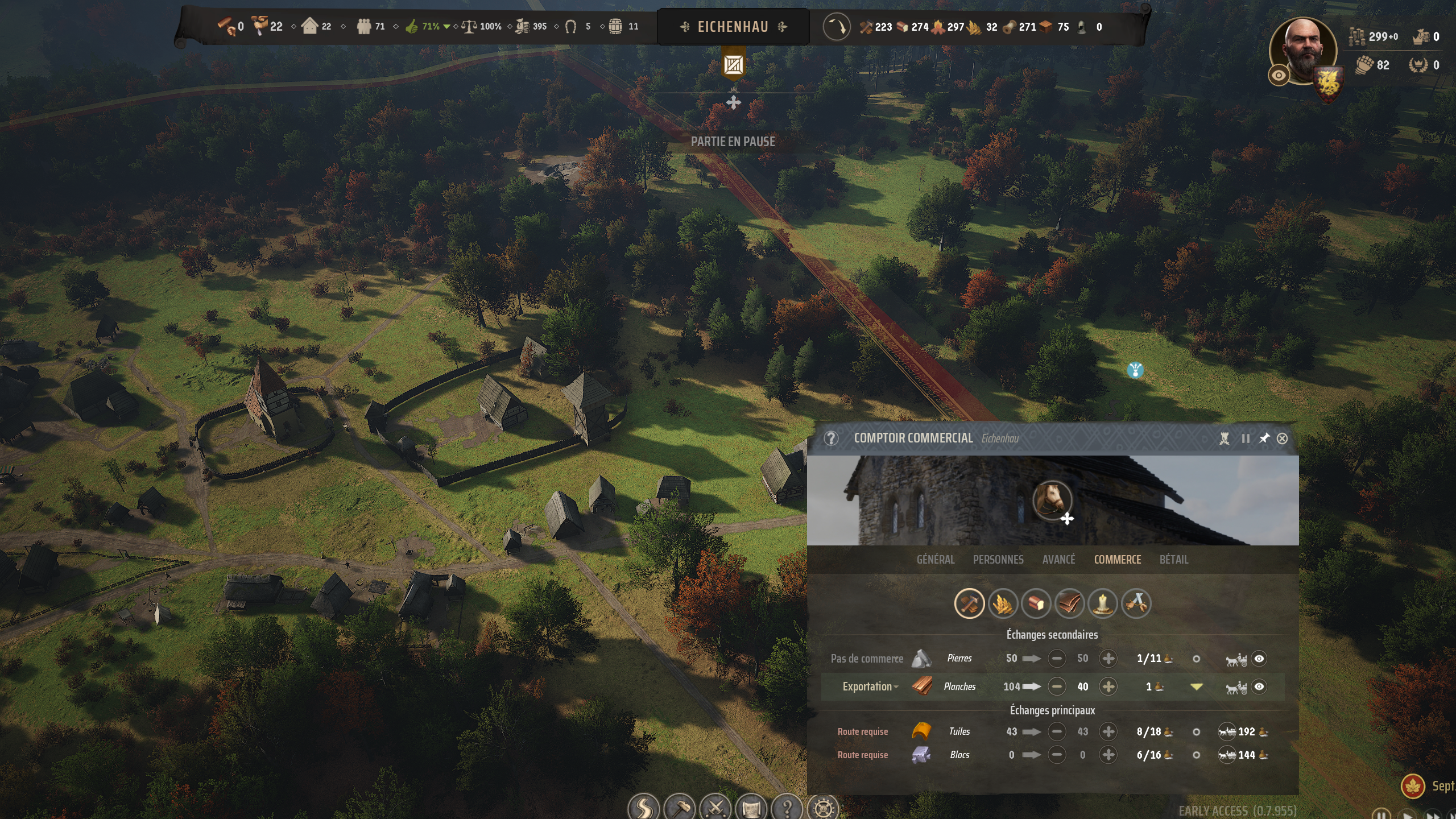Switch to the Général tab
The image size is (1456, 819).
pyautogui.click(x=935, y=560)
